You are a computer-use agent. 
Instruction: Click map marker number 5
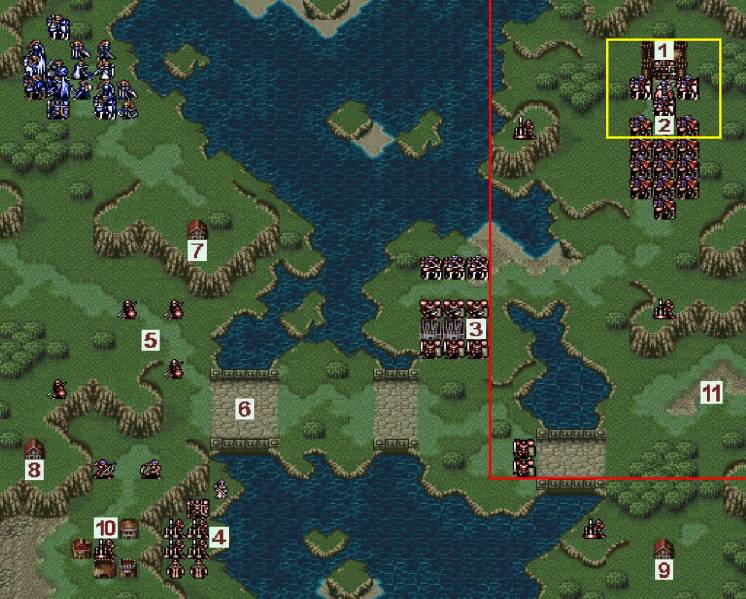[150, 341]
